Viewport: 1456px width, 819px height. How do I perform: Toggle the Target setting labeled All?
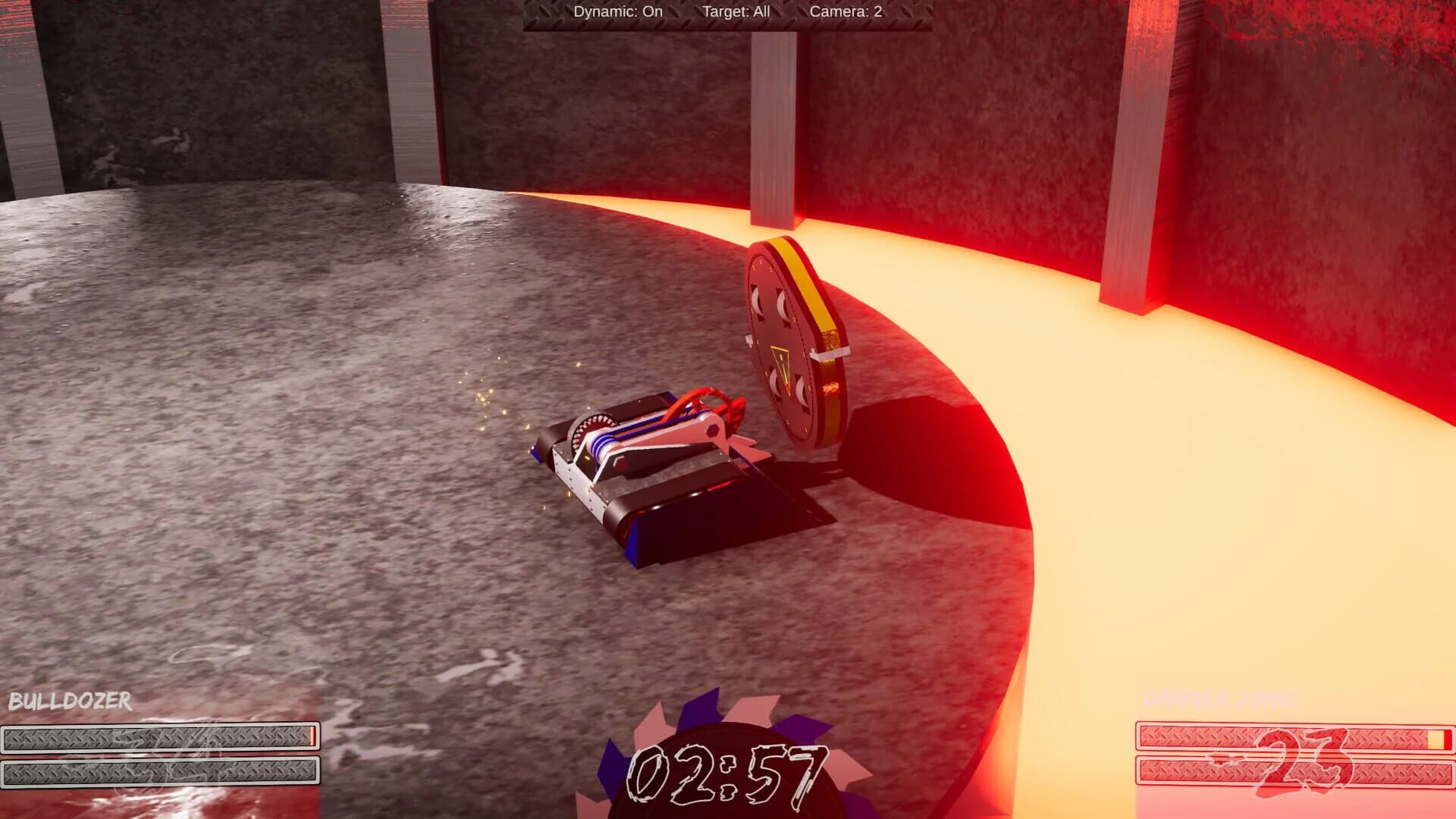(x=737, y=11)
